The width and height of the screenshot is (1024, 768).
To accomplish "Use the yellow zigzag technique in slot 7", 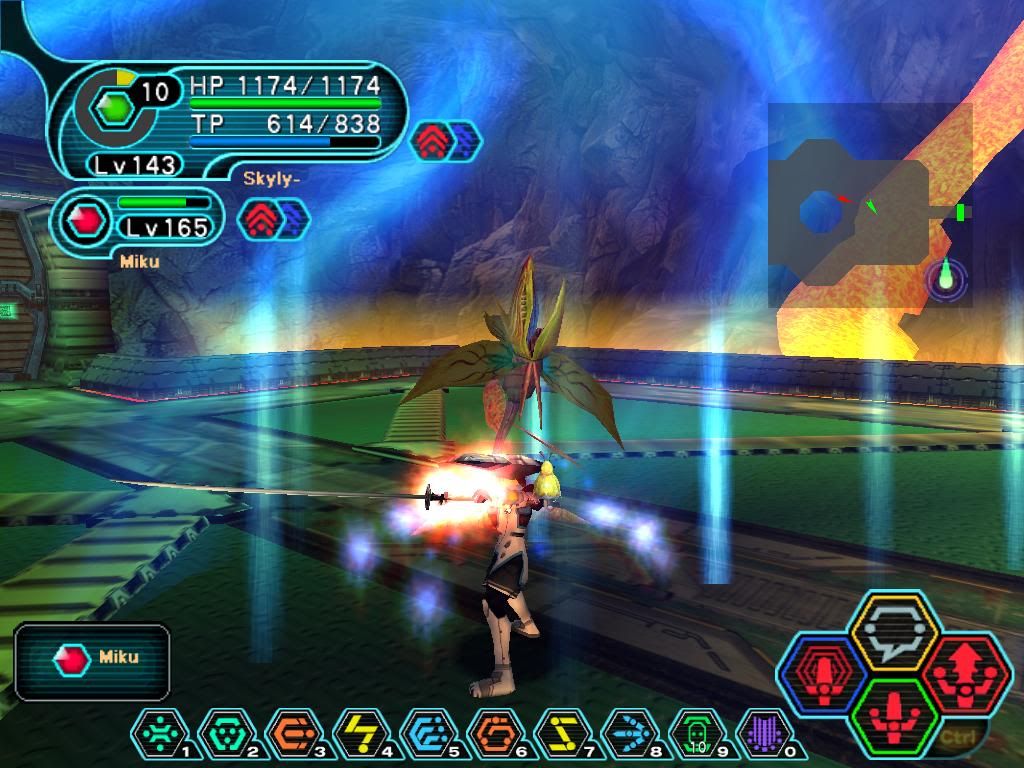I will (559, 735).
